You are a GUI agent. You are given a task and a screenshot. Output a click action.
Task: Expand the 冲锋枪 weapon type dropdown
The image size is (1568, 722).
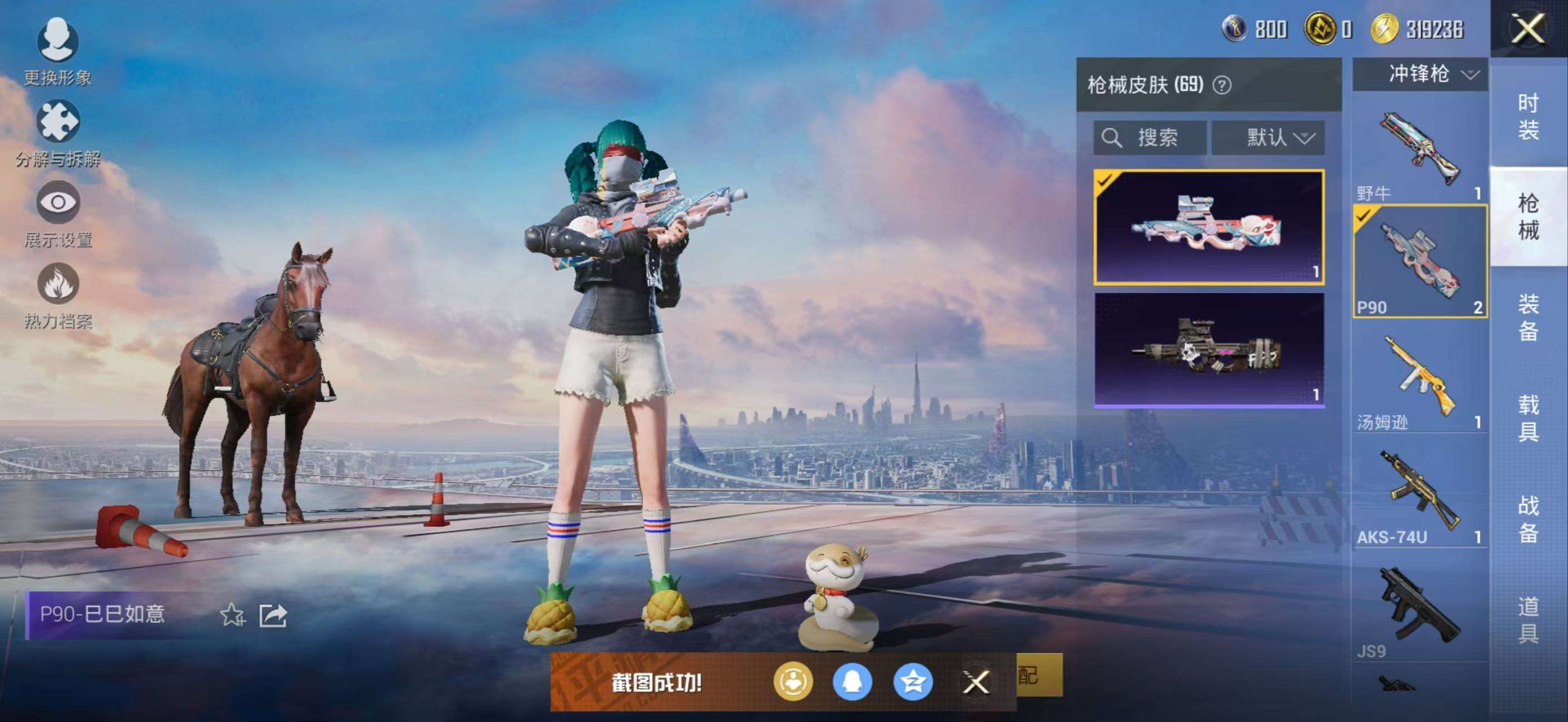[x=1420, y=74]
